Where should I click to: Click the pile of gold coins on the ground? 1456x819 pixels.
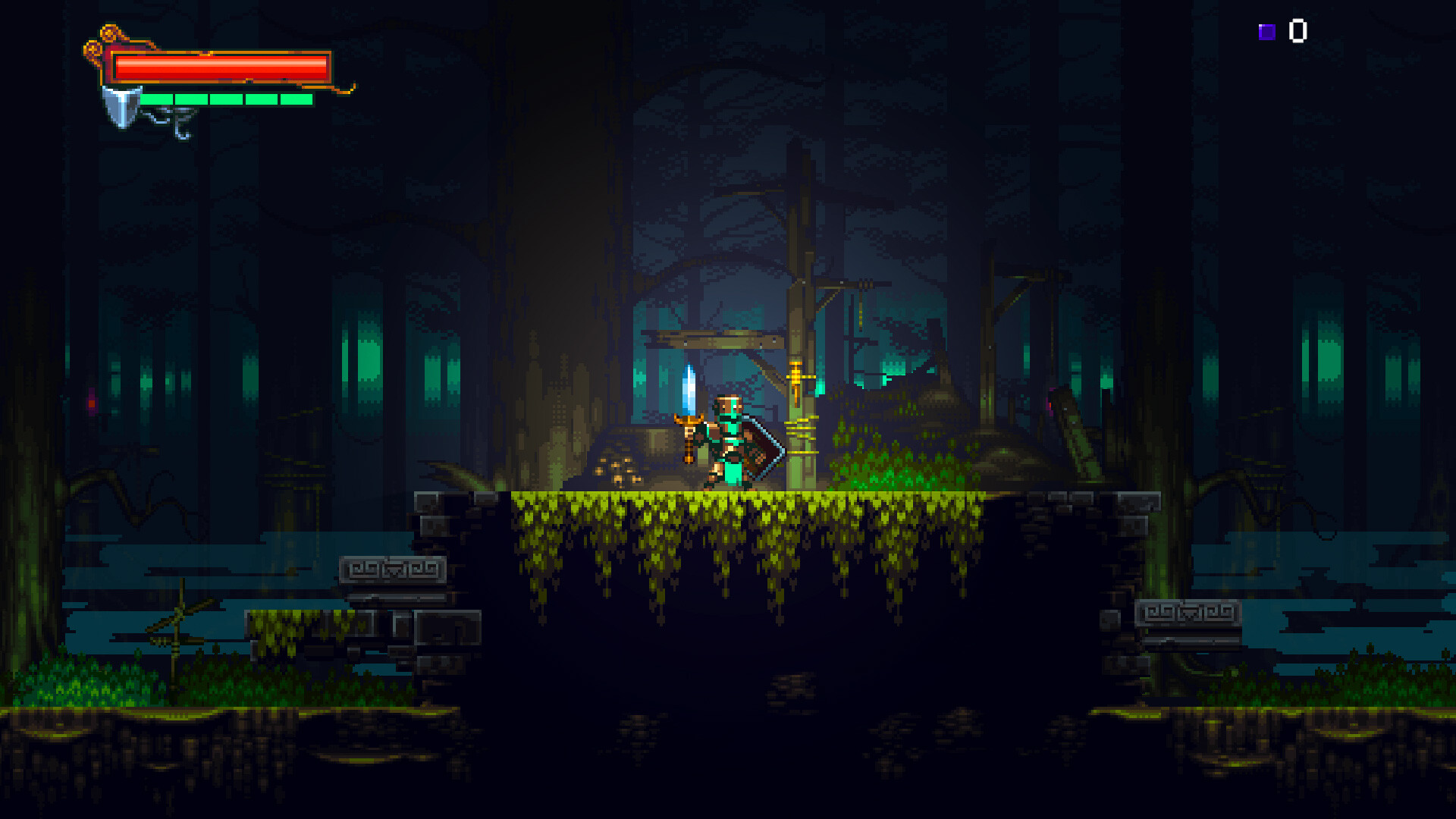[617, 469]
